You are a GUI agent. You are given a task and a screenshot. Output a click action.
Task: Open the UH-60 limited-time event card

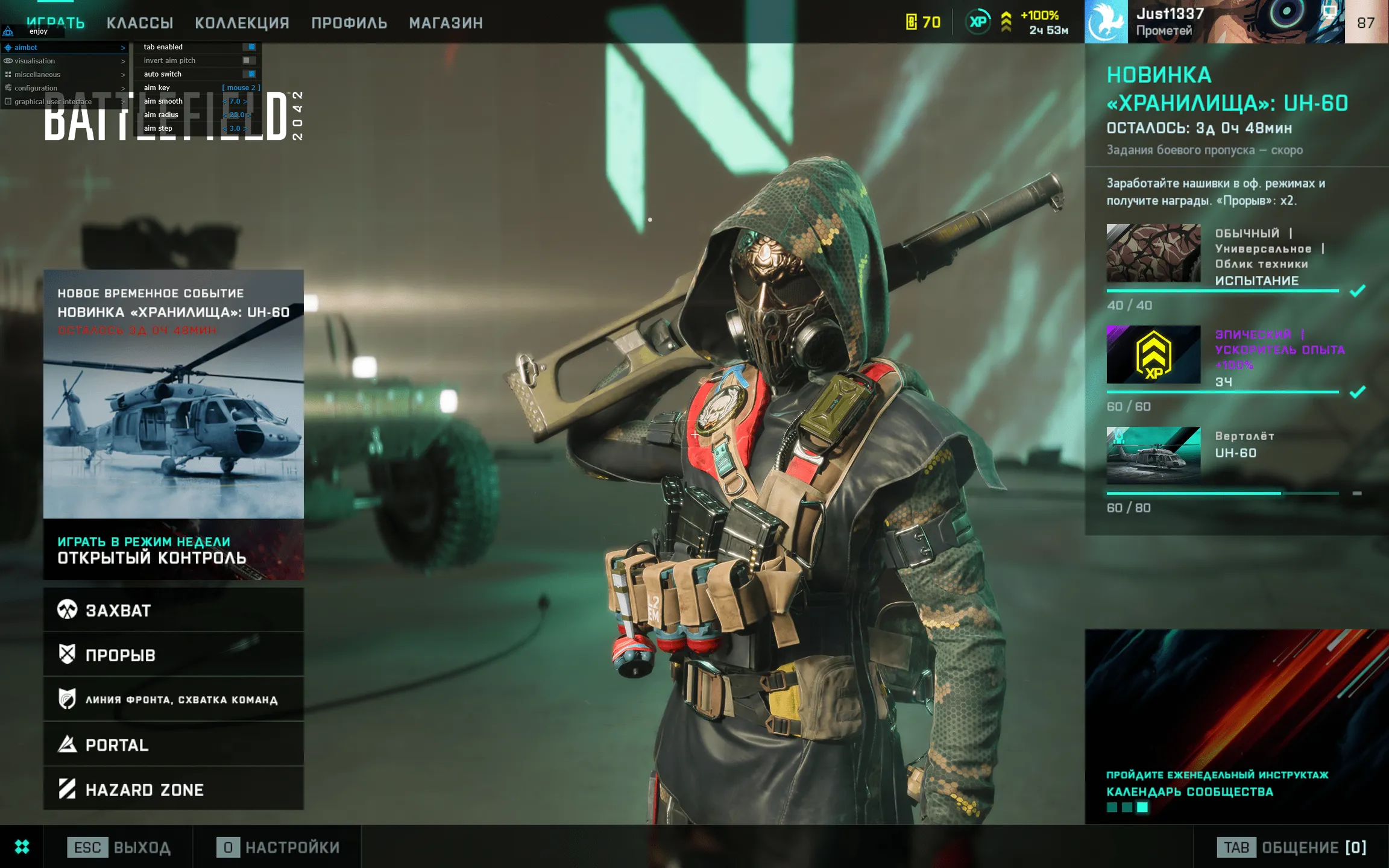click(173, 393)
